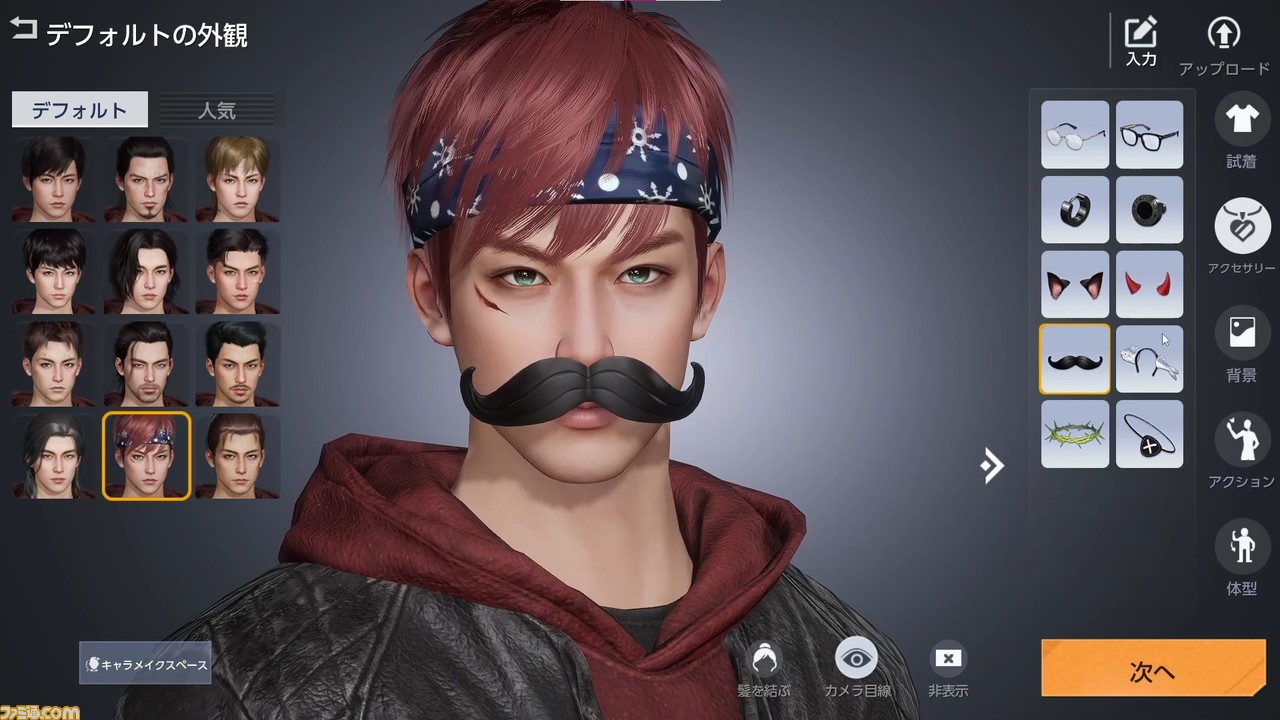Select the デフォルト tab
The height and width of the screenshot is (720, 1280).
[79, 110]
